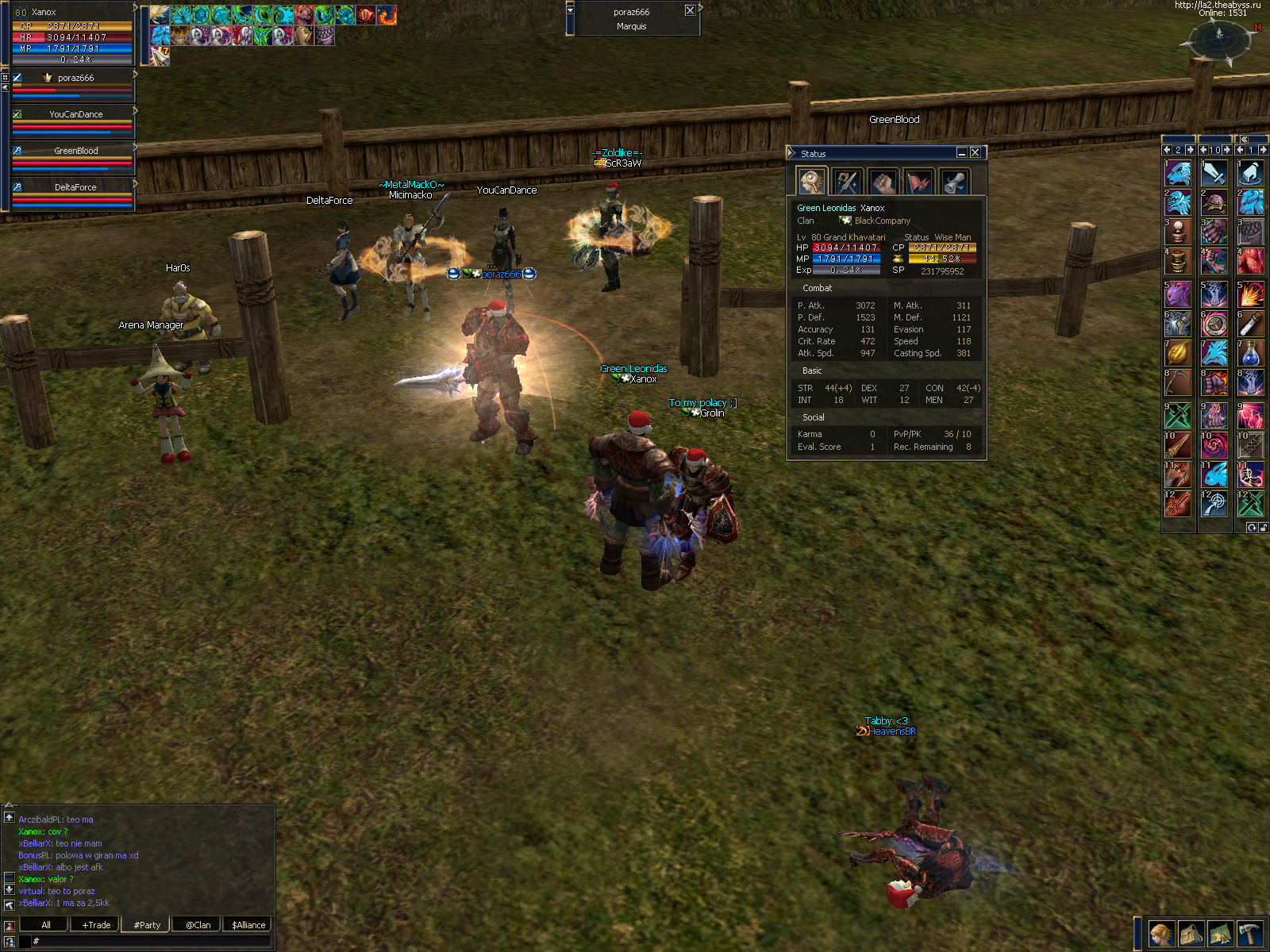Open the +Trade chat tab

click(96, 925)
